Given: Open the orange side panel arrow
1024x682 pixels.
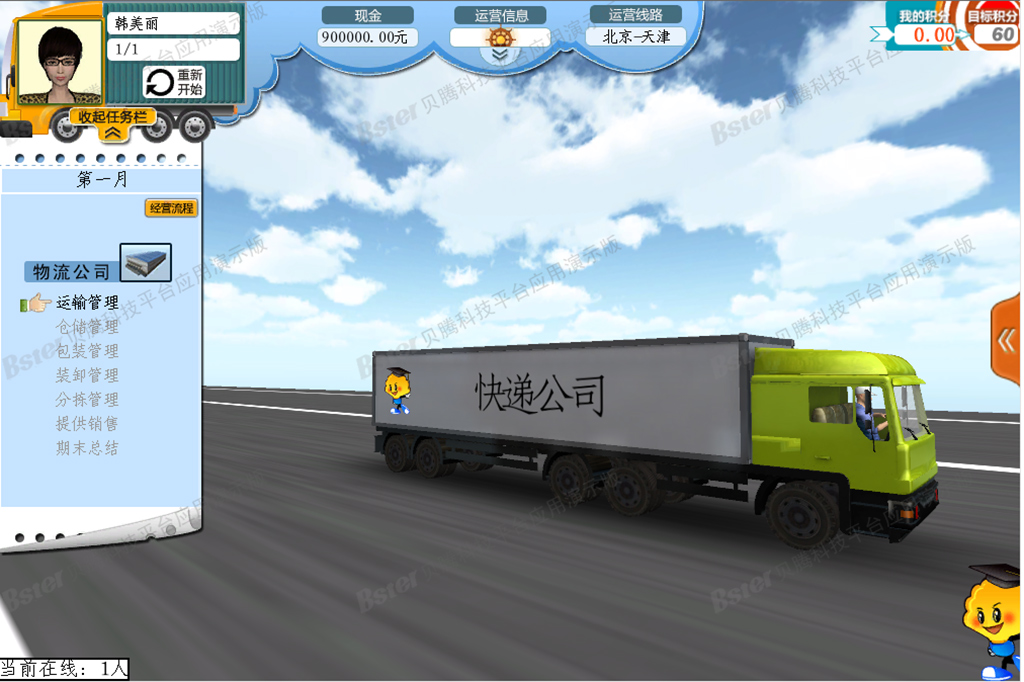Looking at the screenshot, I should coord(1007,341).
